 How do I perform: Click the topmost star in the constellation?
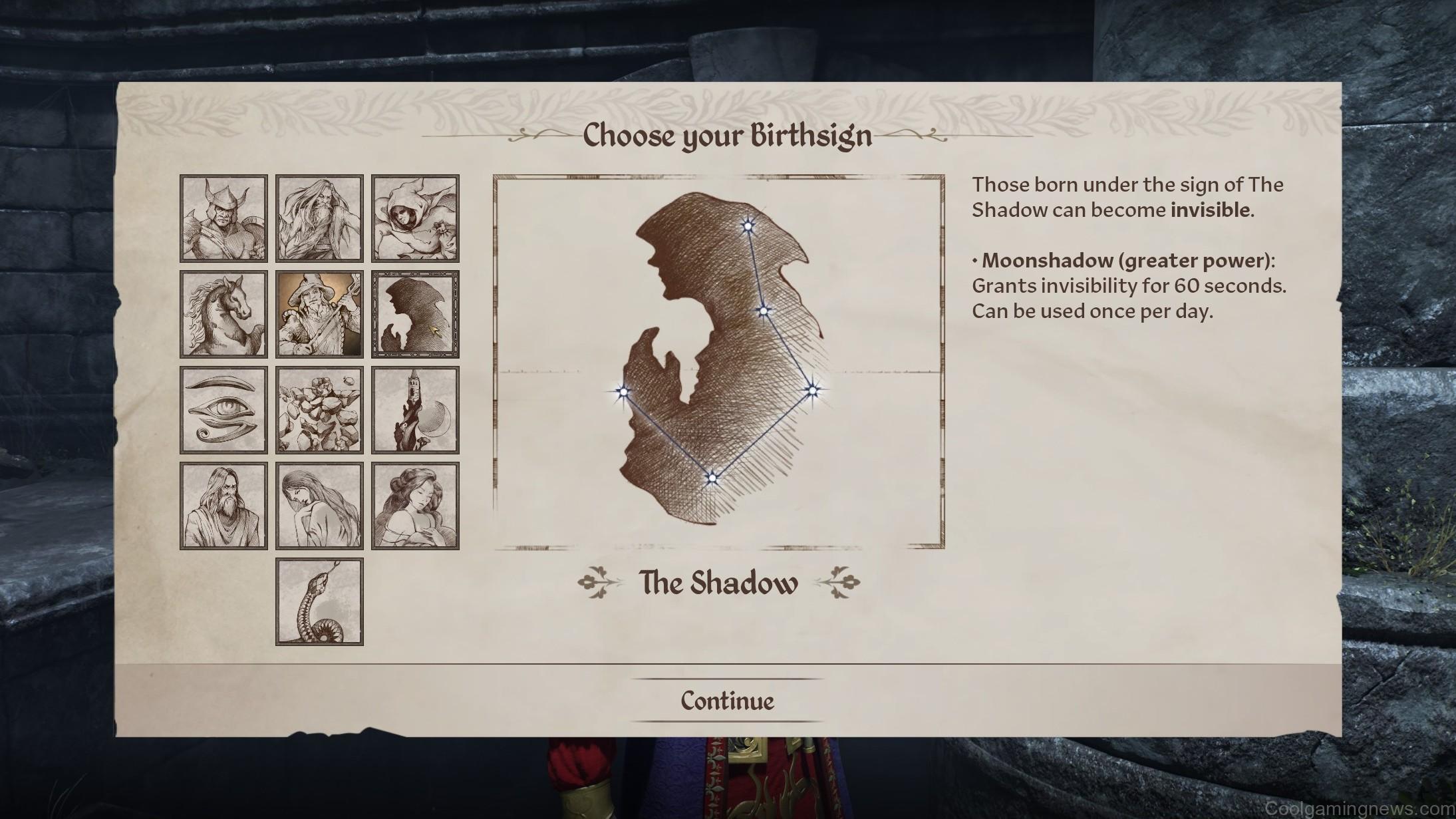click(748, 225)
